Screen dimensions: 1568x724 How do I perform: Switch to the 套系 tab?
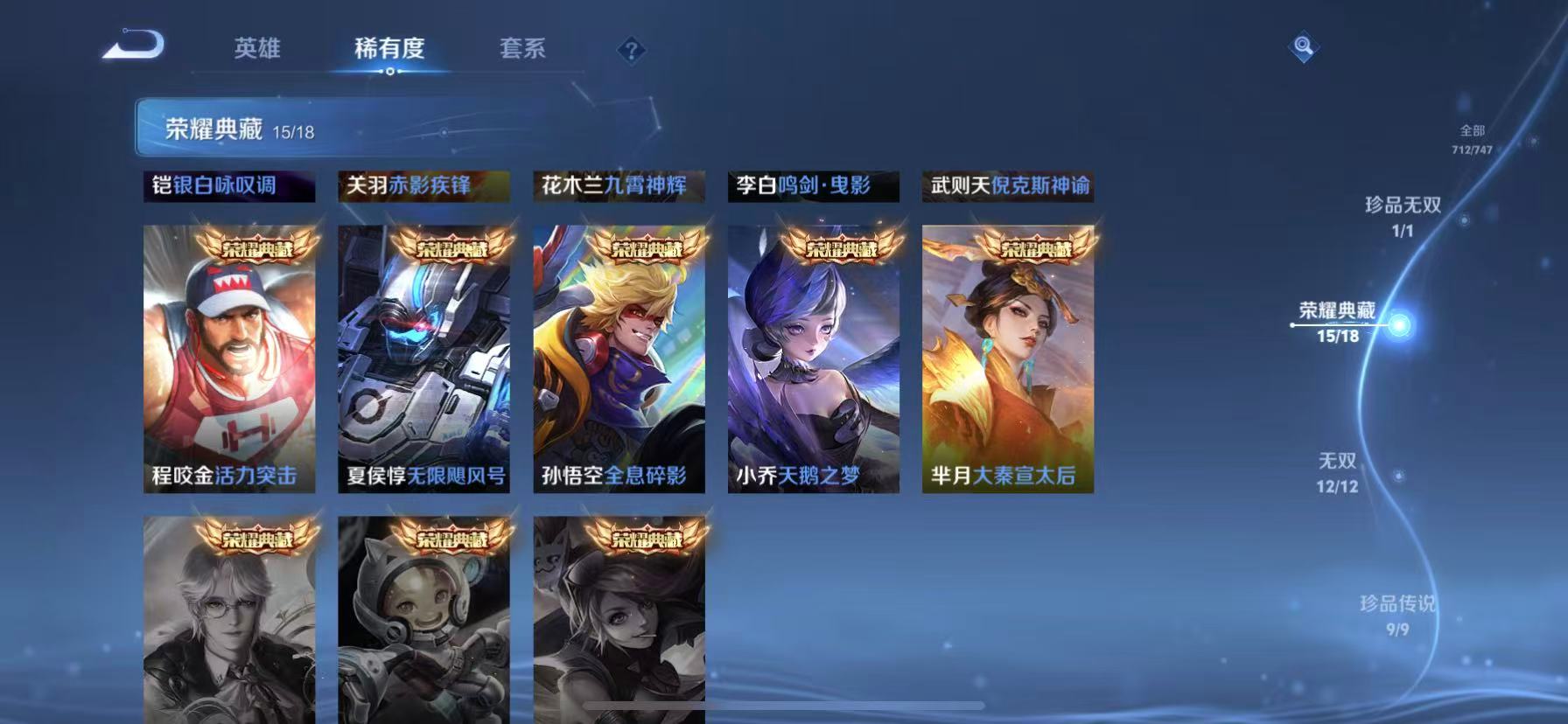coord(522,50)
